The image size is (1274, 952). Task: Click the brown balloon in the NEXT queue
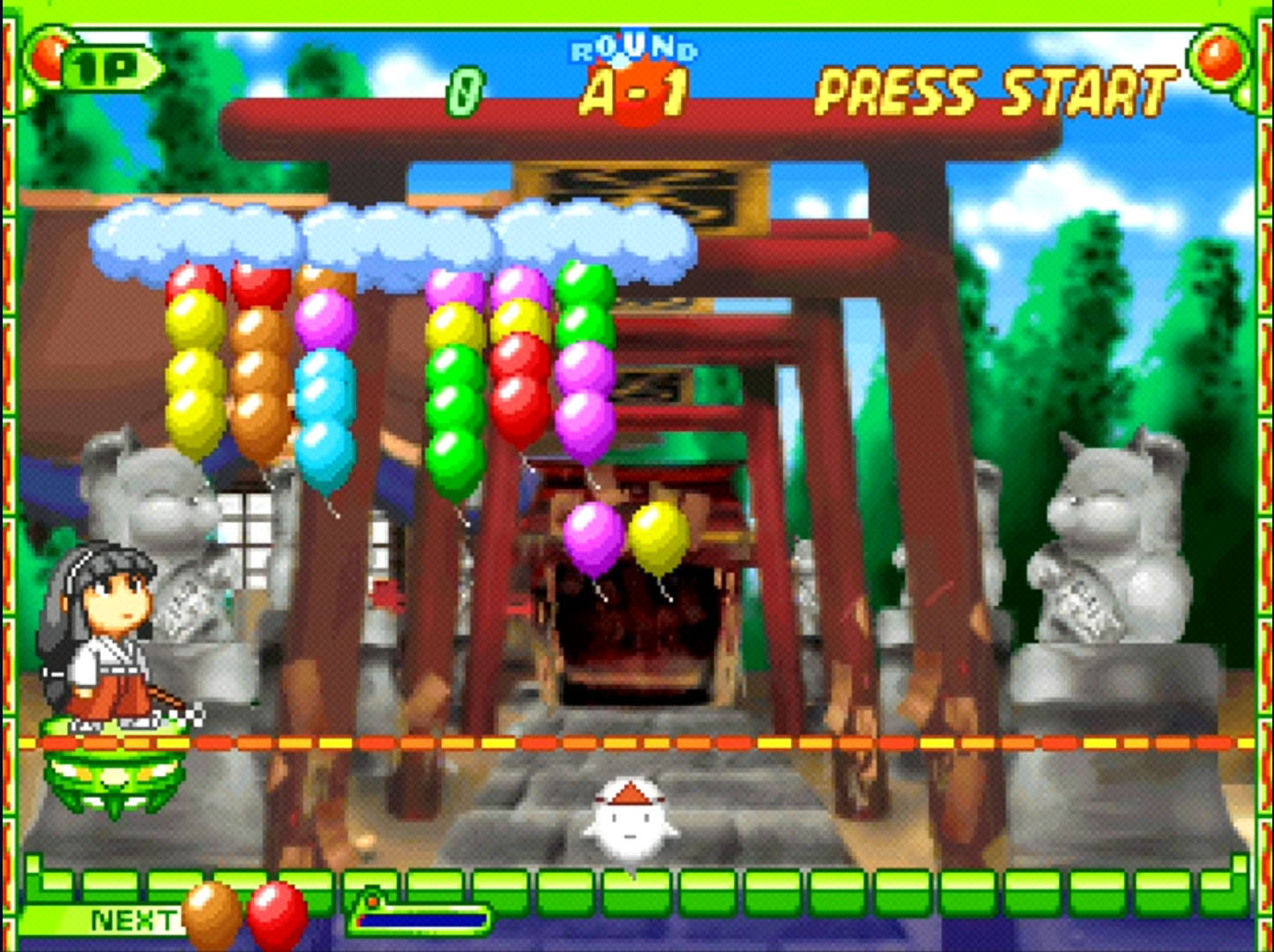click(212, 912)
